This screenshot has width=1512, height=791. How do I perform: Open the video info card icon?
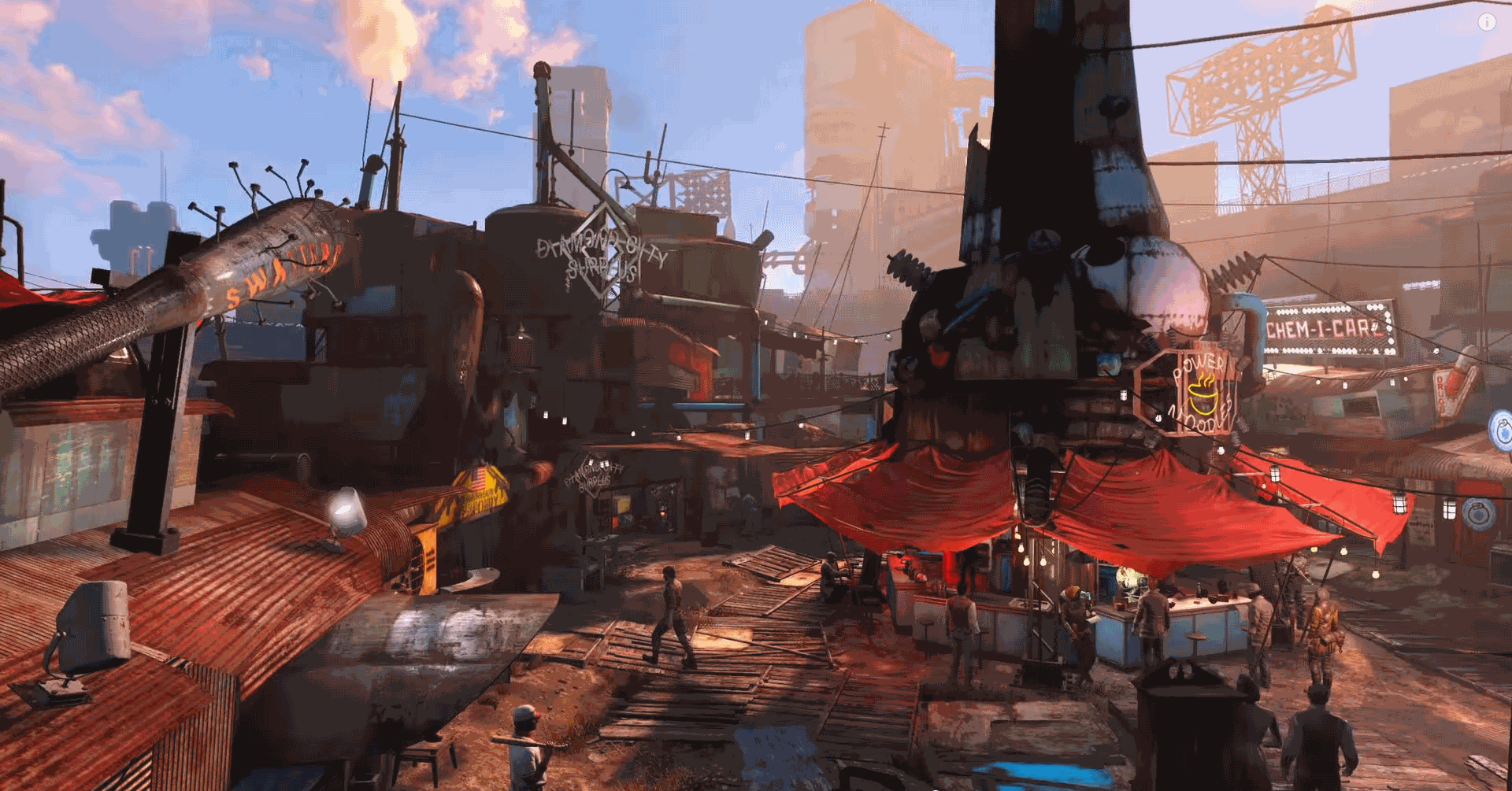click(1486, 23)
